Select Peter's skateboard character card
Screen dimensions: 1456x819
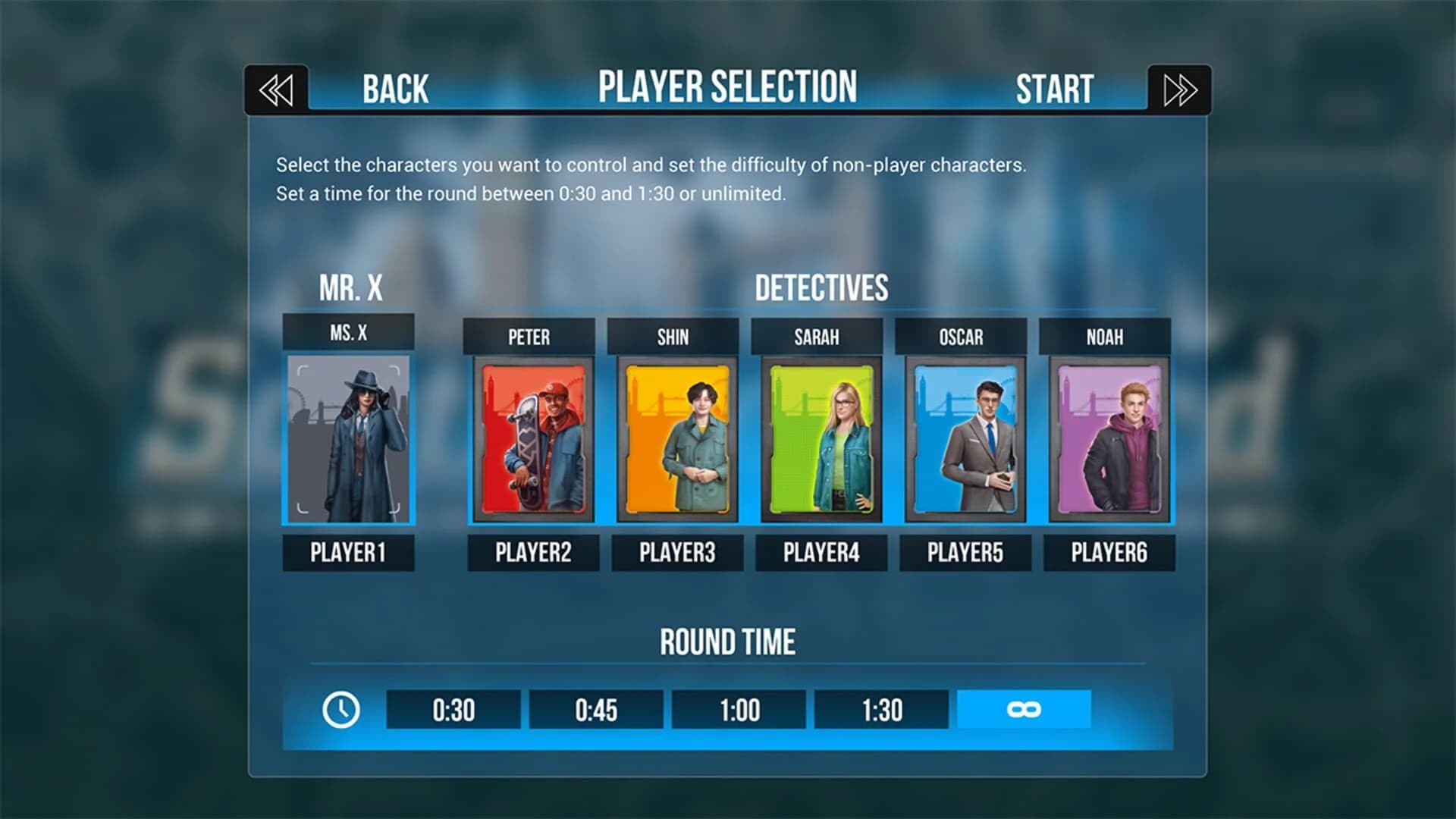tap(532, 440)
